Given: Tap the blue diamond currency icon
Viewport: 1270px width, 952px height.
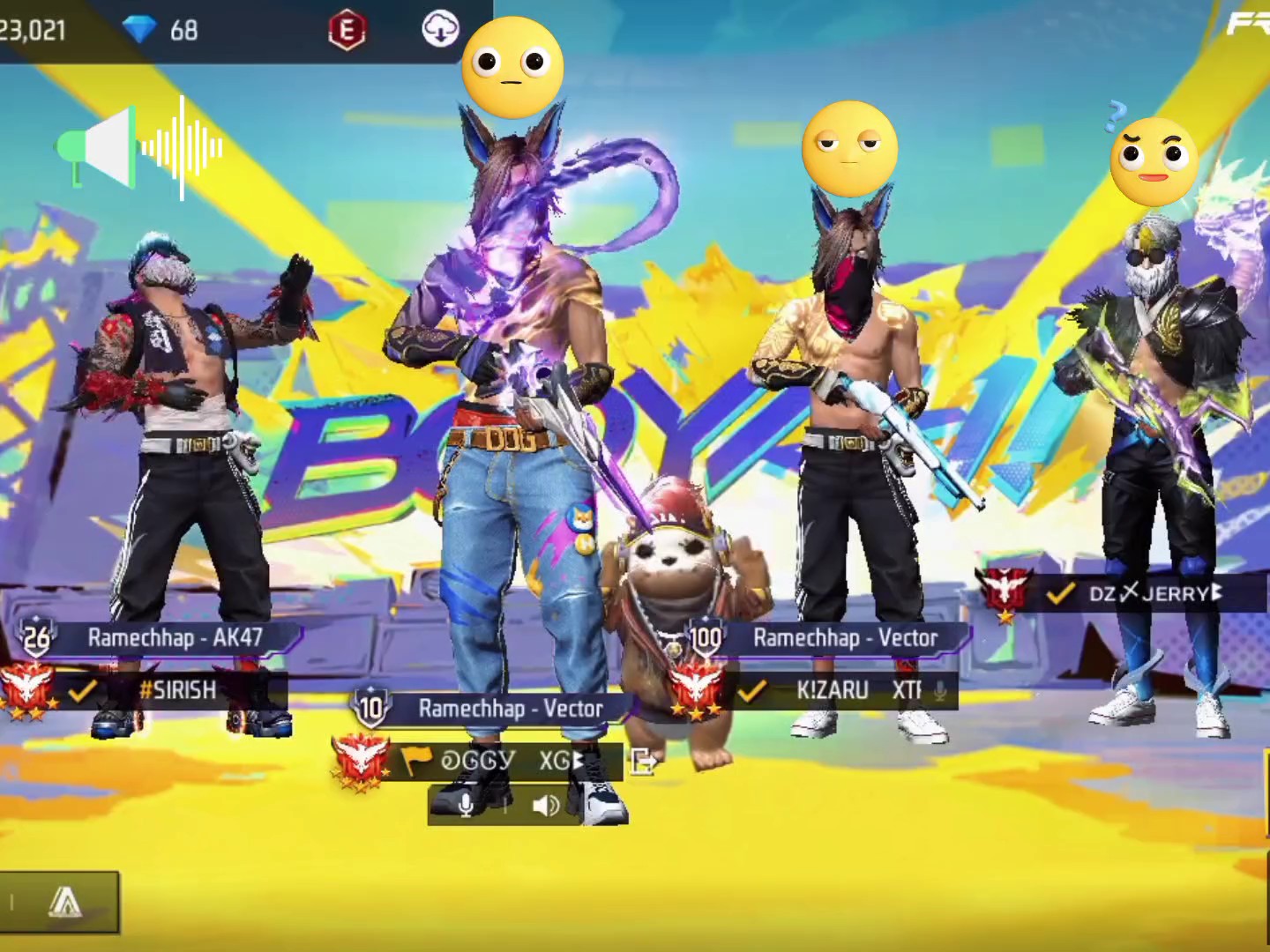Looking at the screenshot, I should pyautogui.click(x=139, y=31).
